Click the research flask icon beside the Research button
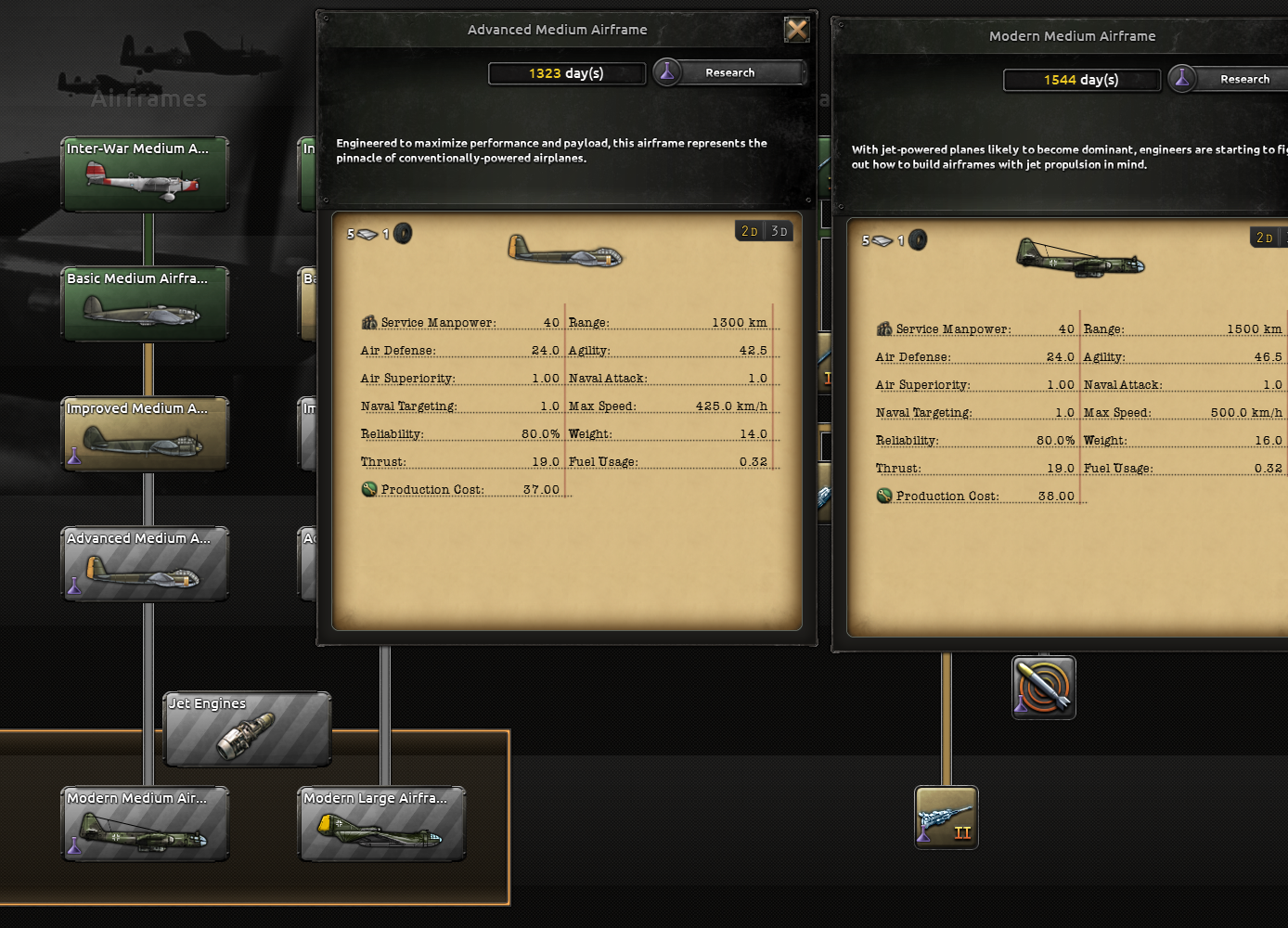 tap(667, 71)
